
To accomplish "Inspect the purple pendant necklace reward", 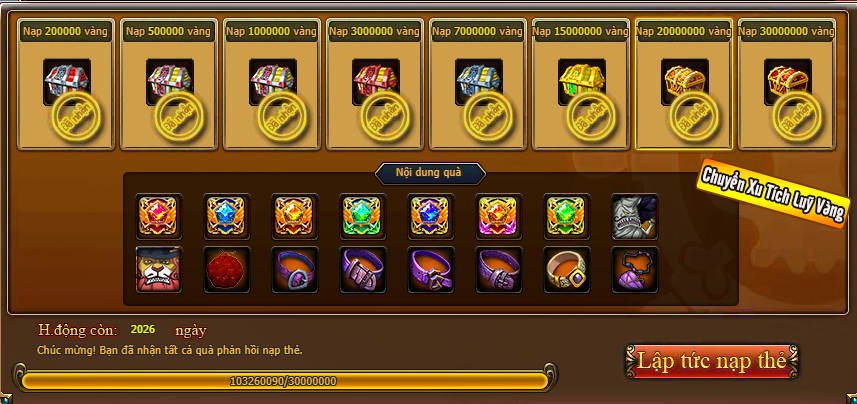I will (635, 270).
